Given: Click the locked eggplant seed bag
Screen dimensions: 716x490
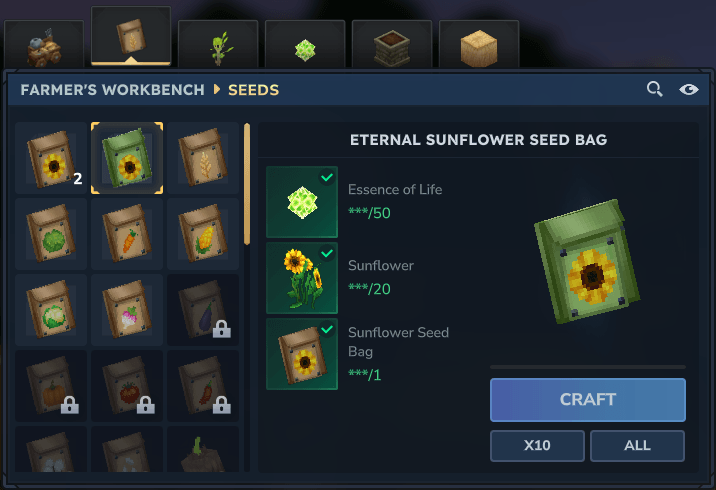Looking at the screenshot, I should (203, 308).
